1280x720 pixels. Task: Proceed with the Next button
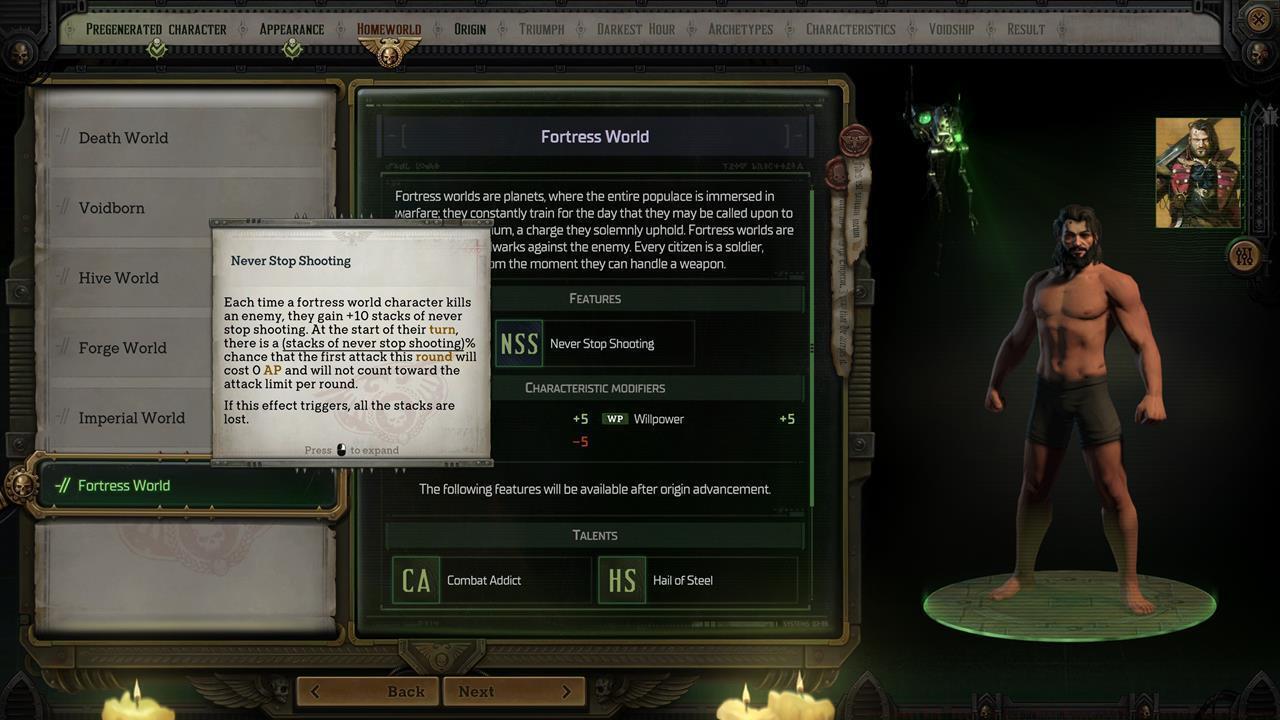514,691
